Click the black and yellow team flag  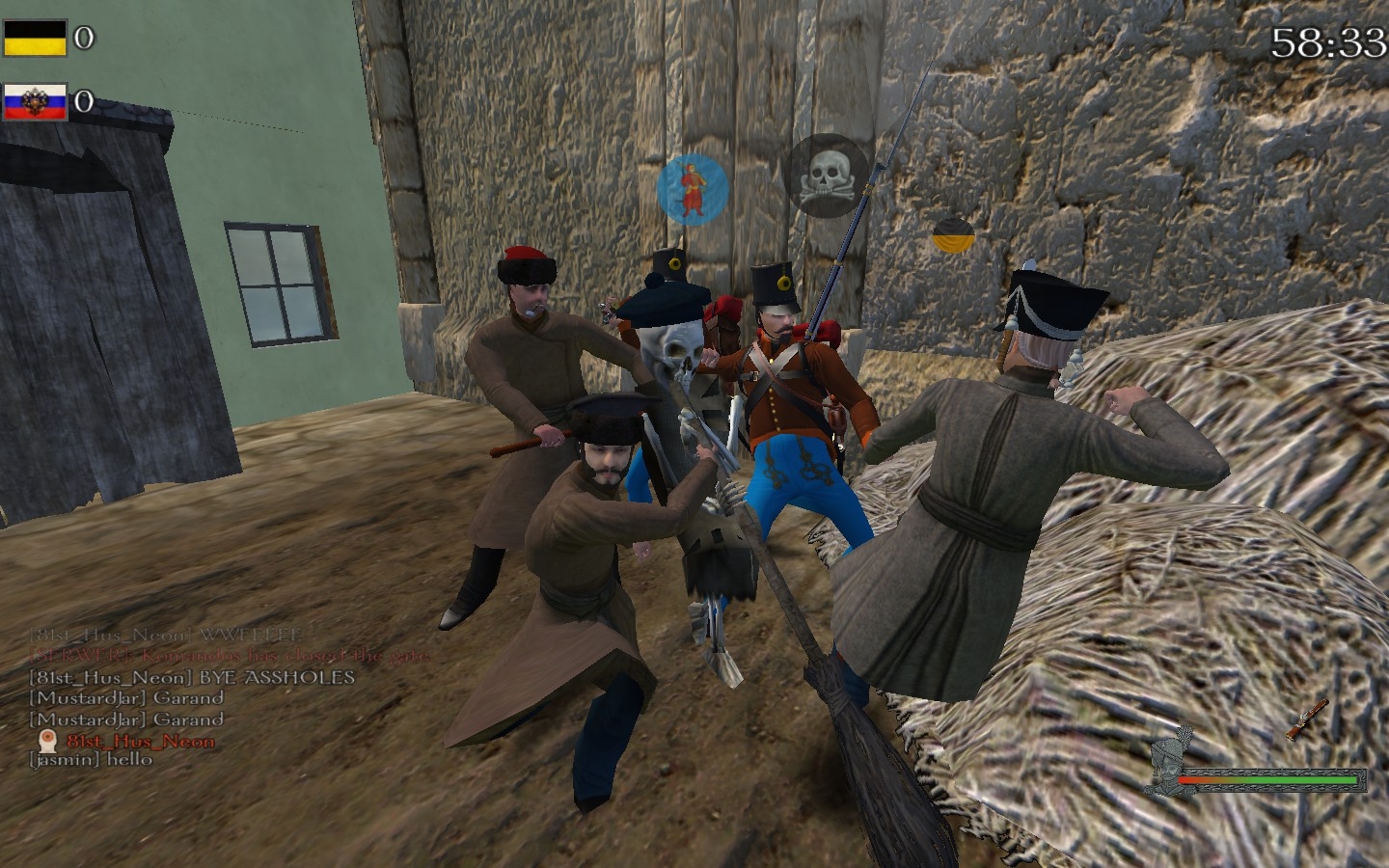[x=35, y=38]
